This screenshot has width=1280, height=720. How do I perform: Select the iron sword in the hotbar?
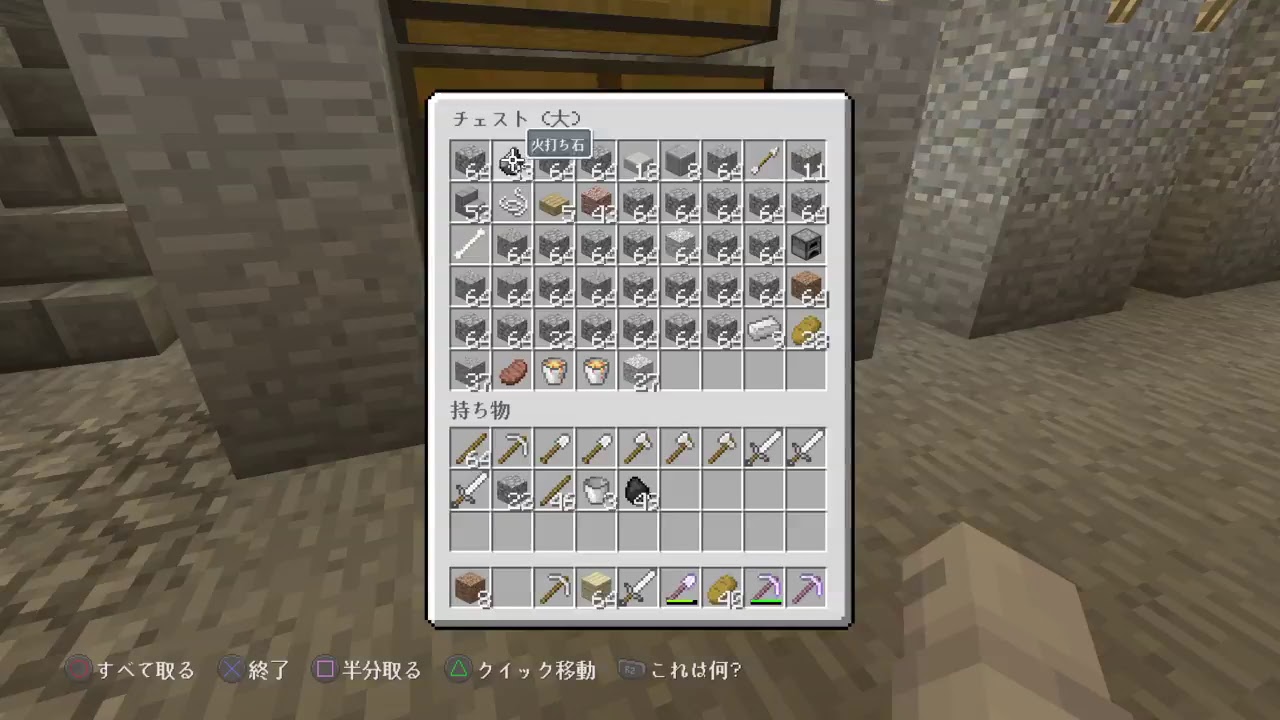639,587
